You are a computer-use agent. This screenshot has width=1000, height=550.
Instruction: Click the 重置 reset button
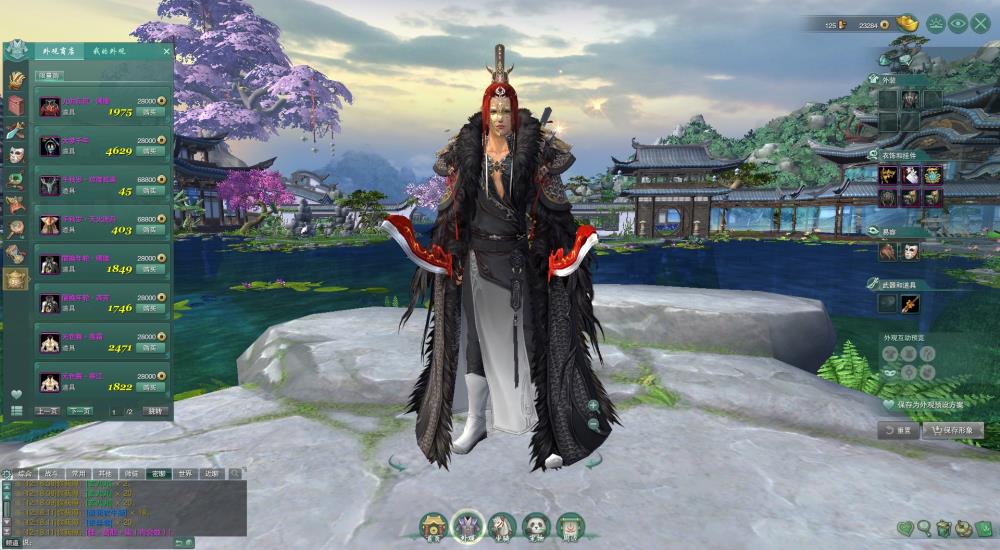point(897,430)
